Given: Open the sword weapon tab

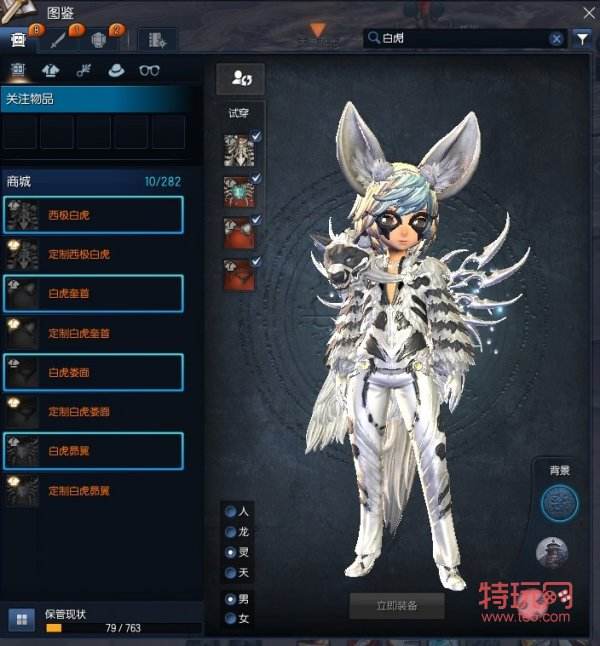Looking at the screenshot, I should [60, 40].
